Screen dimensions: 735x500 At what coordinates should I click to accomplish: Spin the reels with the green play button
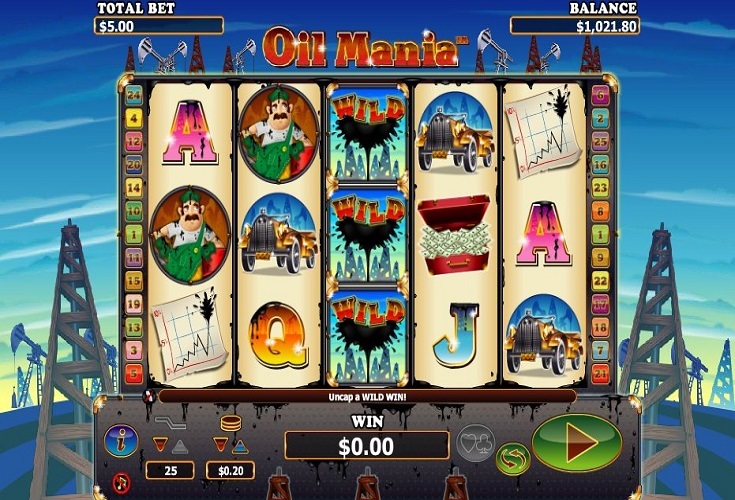point(577,443)
